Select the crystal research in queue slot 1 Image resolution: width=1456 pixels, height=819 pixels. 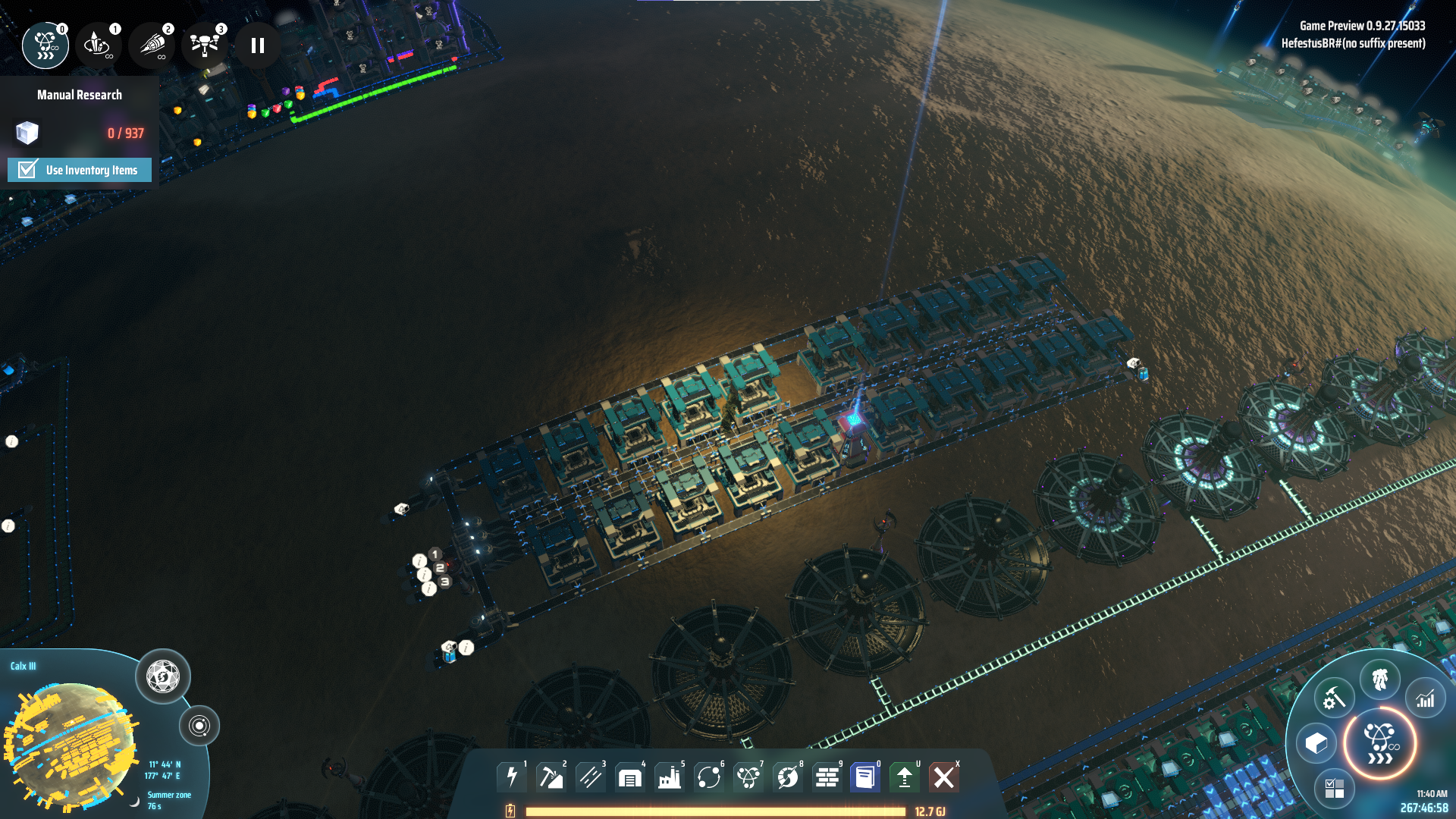(x=99, y=45)
